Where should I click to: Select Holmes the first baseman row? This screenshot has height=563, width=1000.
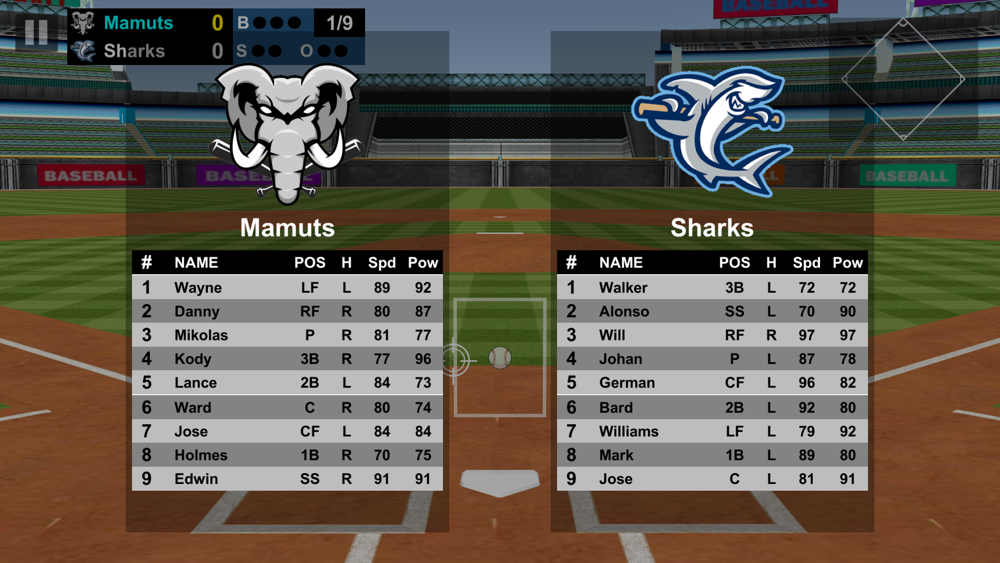pos(287,455)
